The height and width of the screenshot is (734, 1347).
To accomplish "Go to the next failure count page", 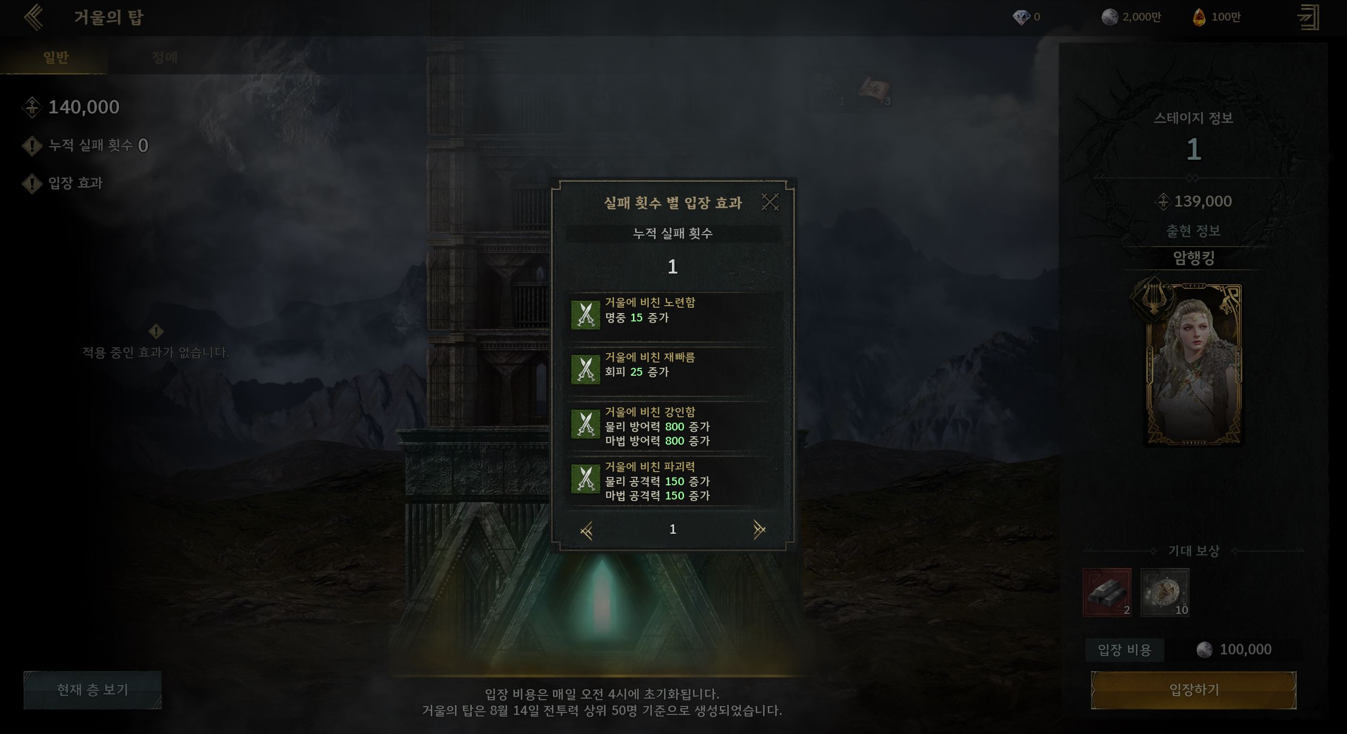I will (759, 530).
